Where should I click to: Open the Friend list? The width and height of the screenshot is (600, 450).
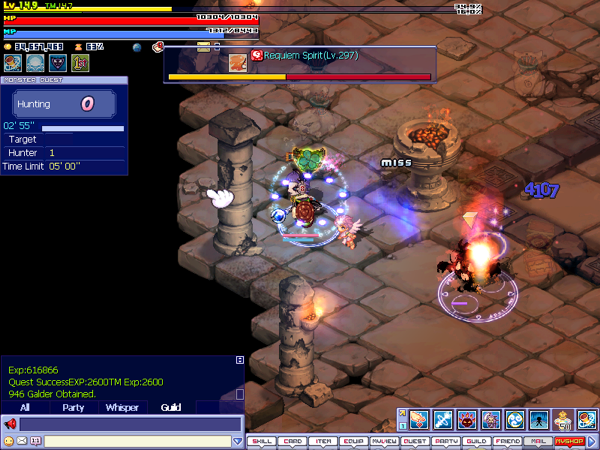click(507, 440)
